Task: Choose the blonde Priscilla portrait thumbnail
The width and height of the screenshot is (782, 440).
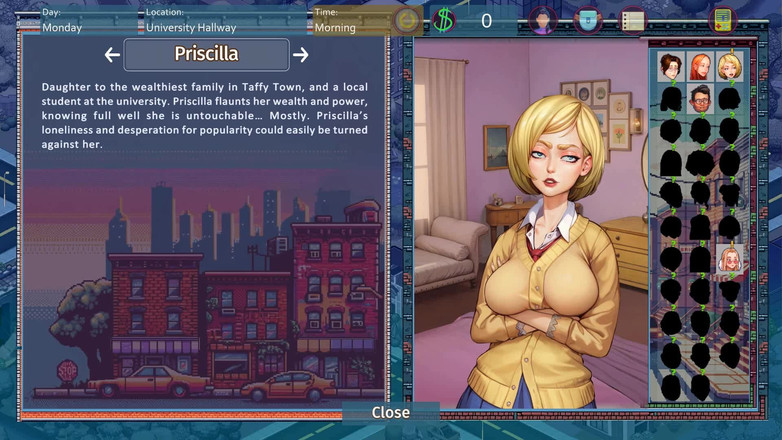Action: tap(730, 67)
